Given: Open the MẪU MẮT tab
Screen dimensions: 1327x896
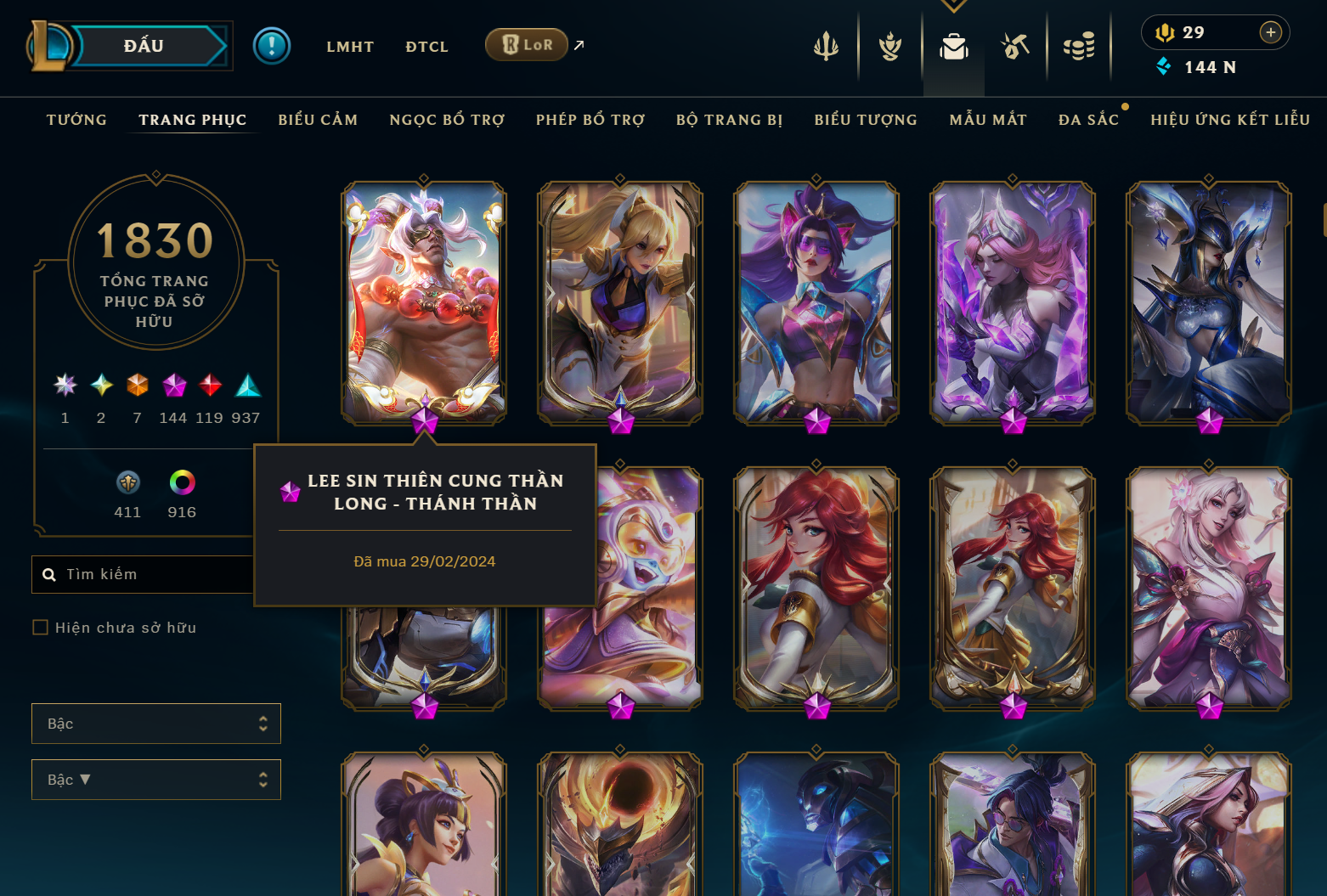Looking at the screenshot, I should [988, 120].
